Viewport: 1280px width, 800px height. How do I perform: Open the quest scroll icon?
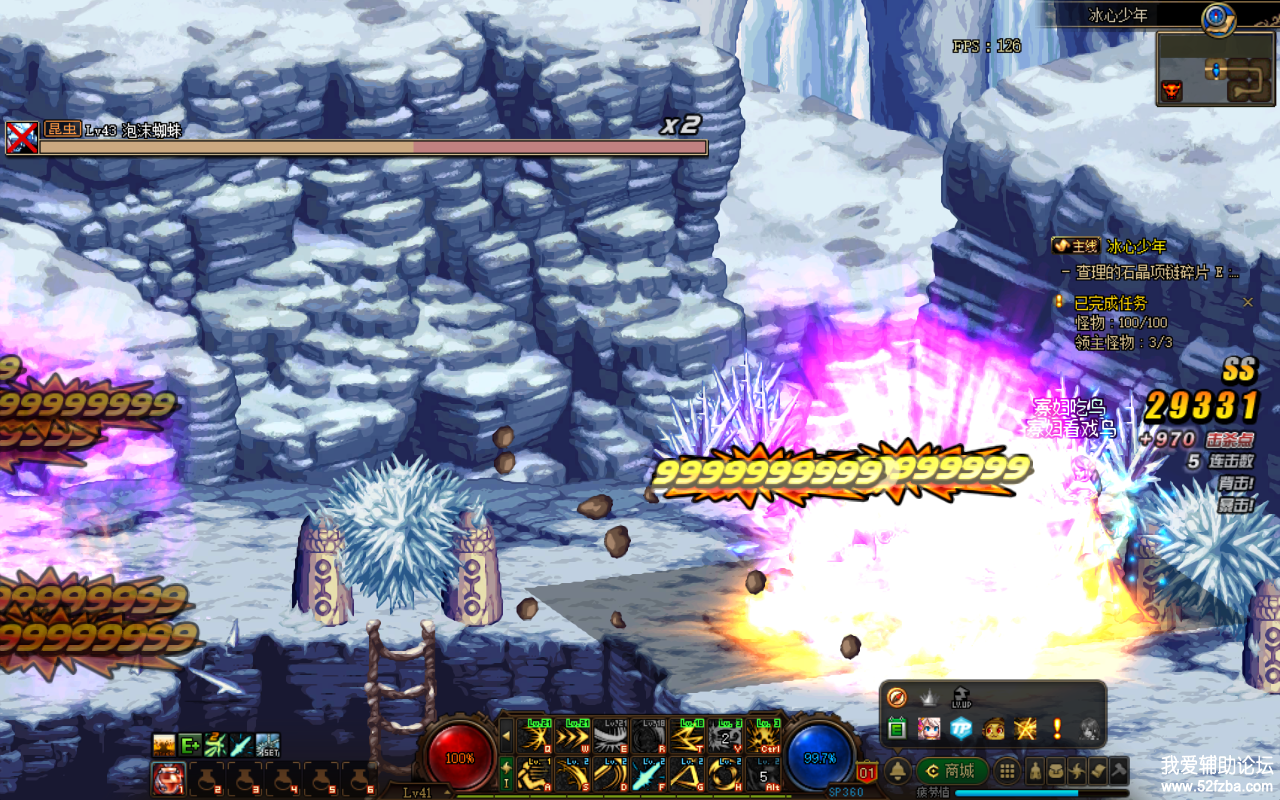pos(1098,771)
